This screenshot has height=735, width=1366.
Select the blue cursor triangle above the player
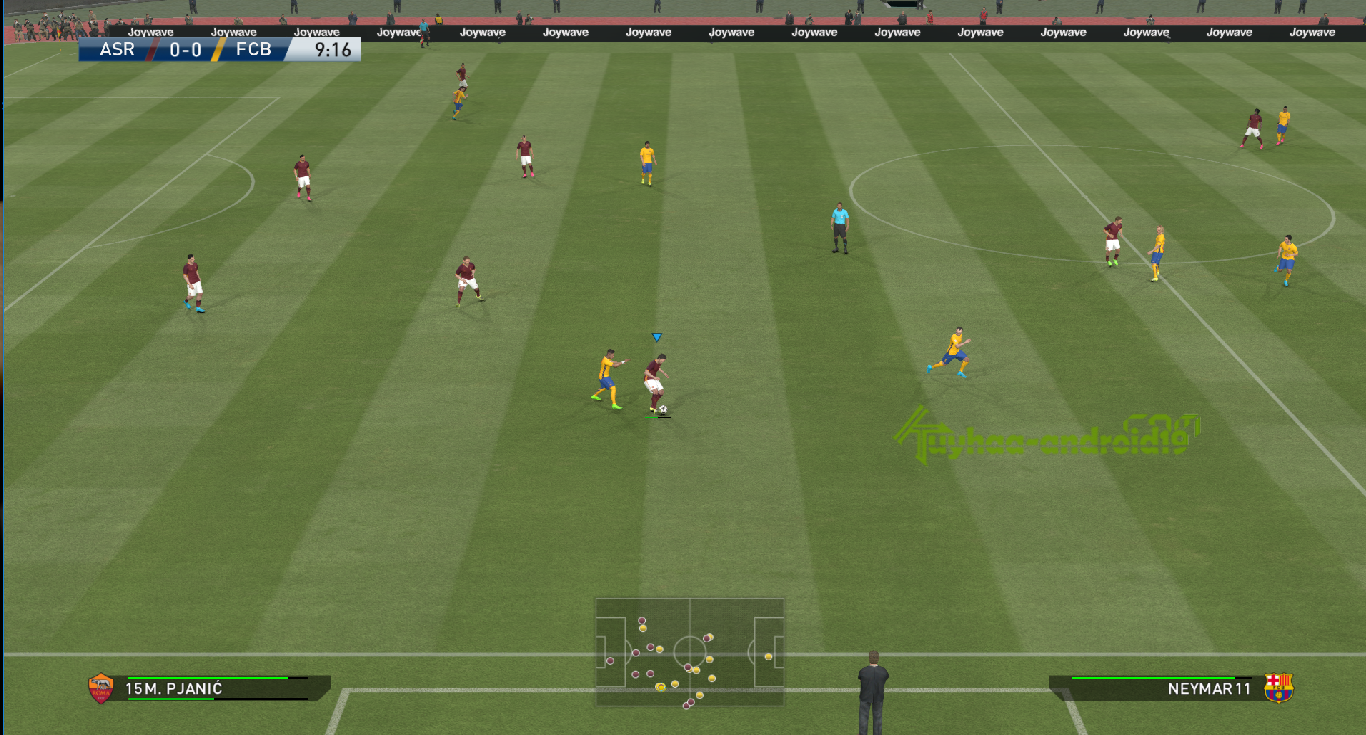click(656, 336)
